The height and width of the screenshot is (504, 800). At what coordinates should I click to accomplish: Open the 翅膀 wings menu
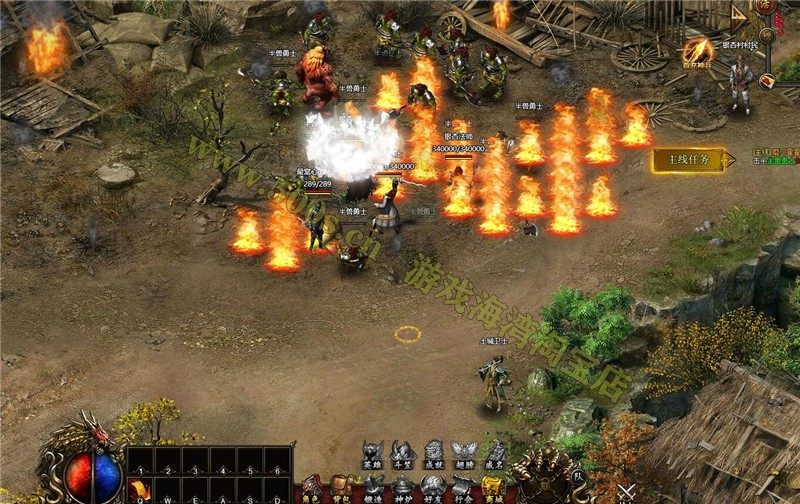click(x=463, y=454)
